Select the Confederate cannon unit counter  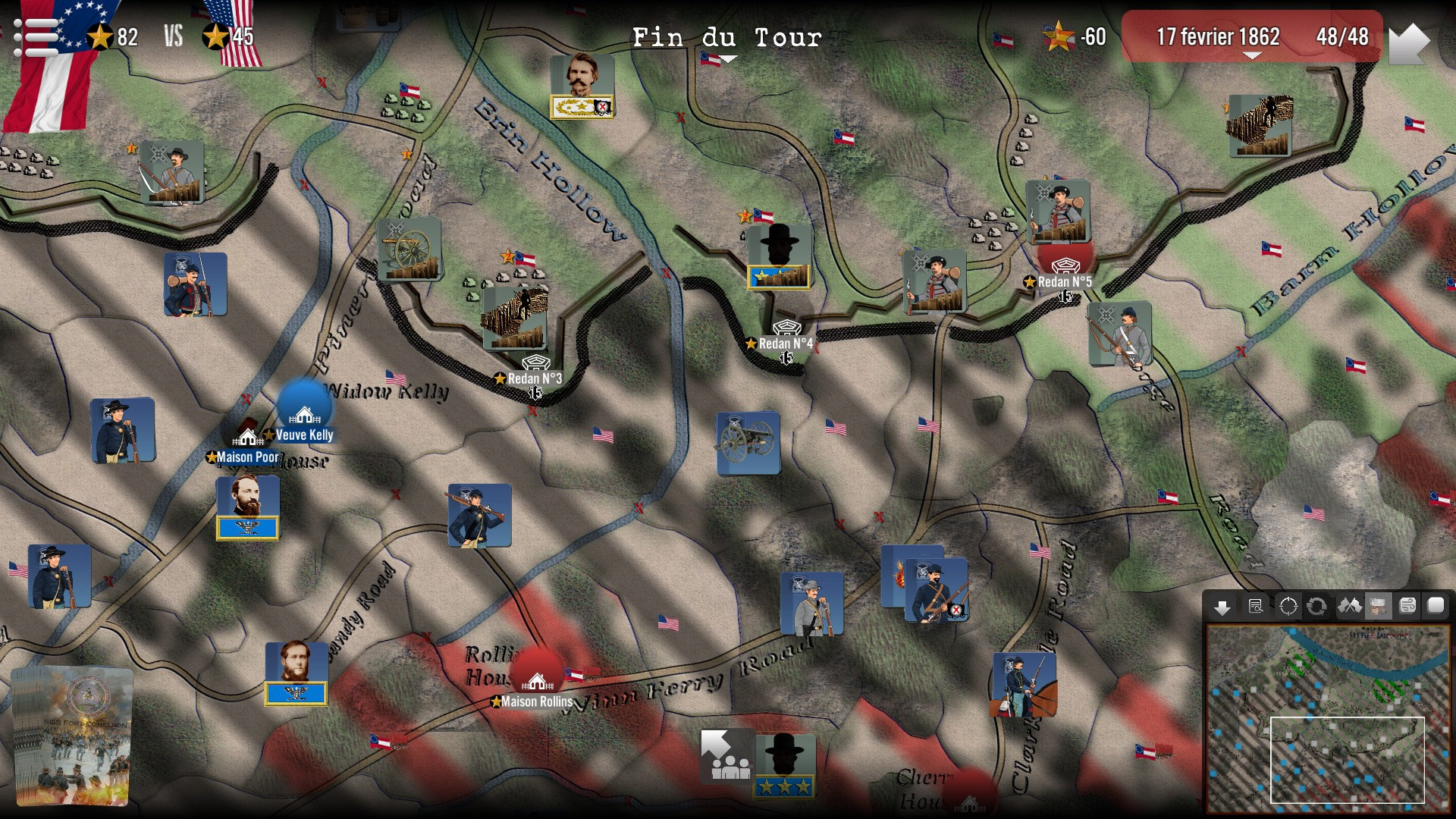tap(409, 249)
